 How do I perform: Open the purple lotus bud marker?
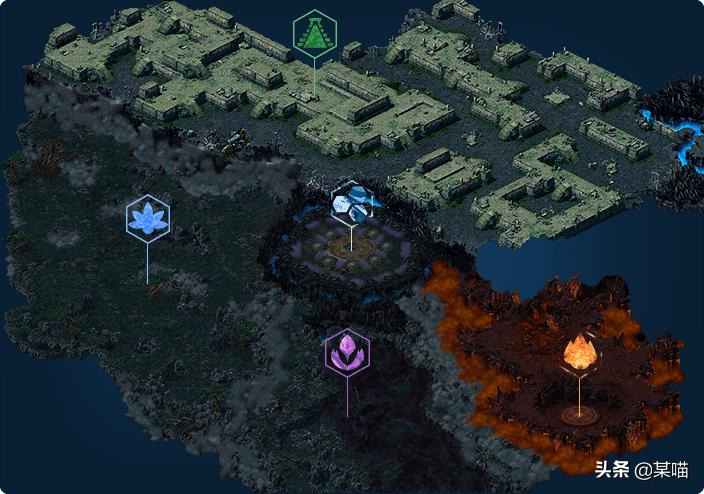pyautogui.click(x=347, y=352)
